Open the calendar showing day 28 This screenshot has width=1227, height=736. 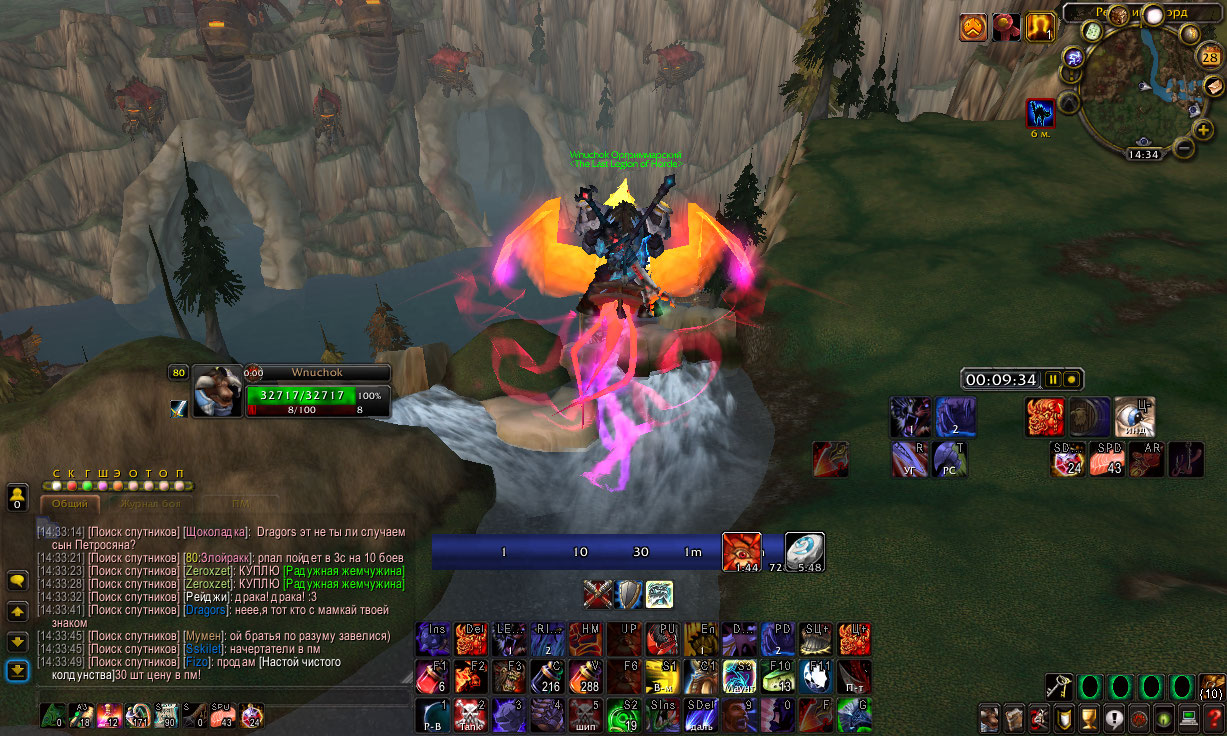(x=1210, y=58)
